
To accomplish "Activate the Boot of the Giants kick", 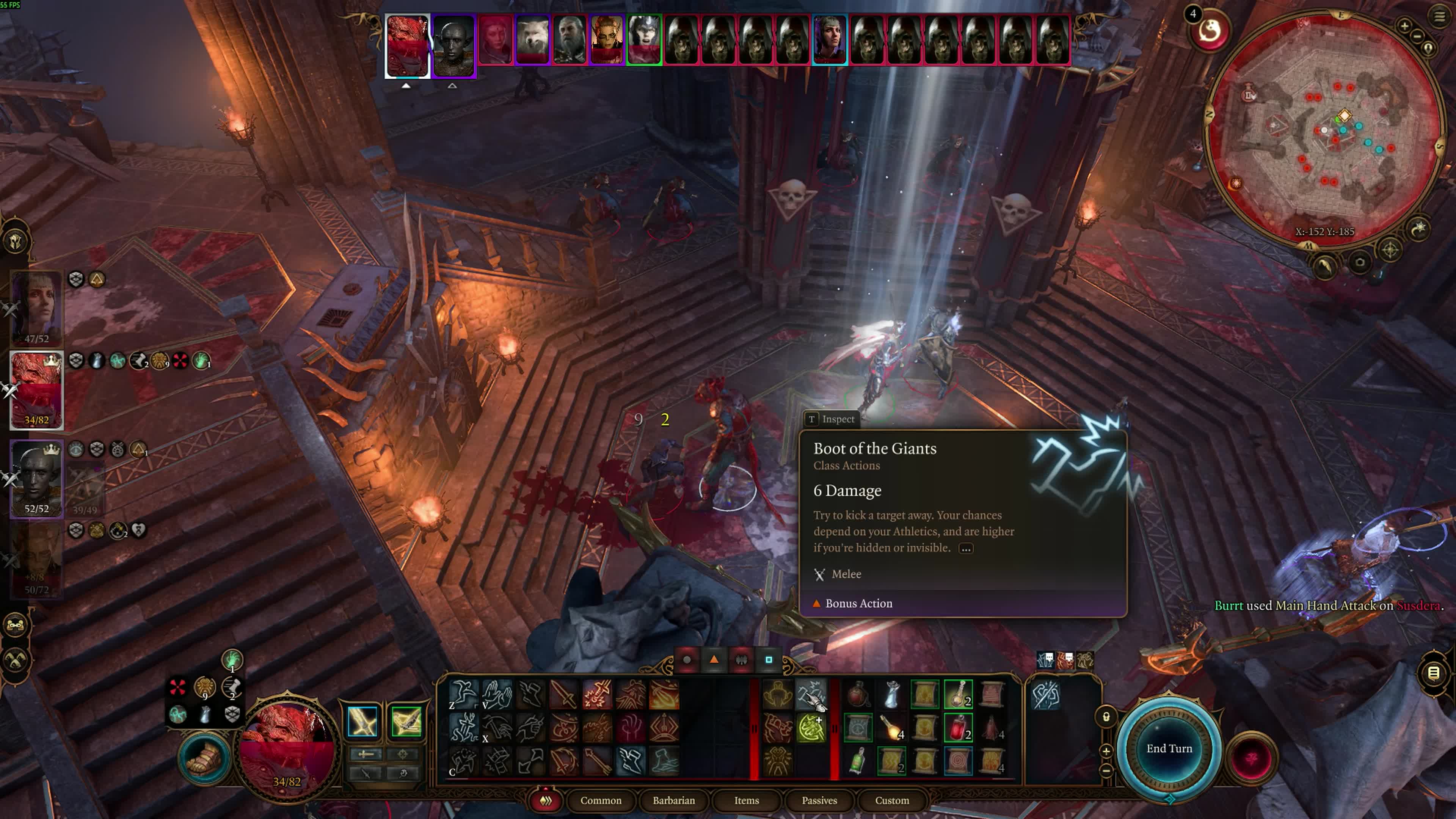I will click(x=811, y=694).
